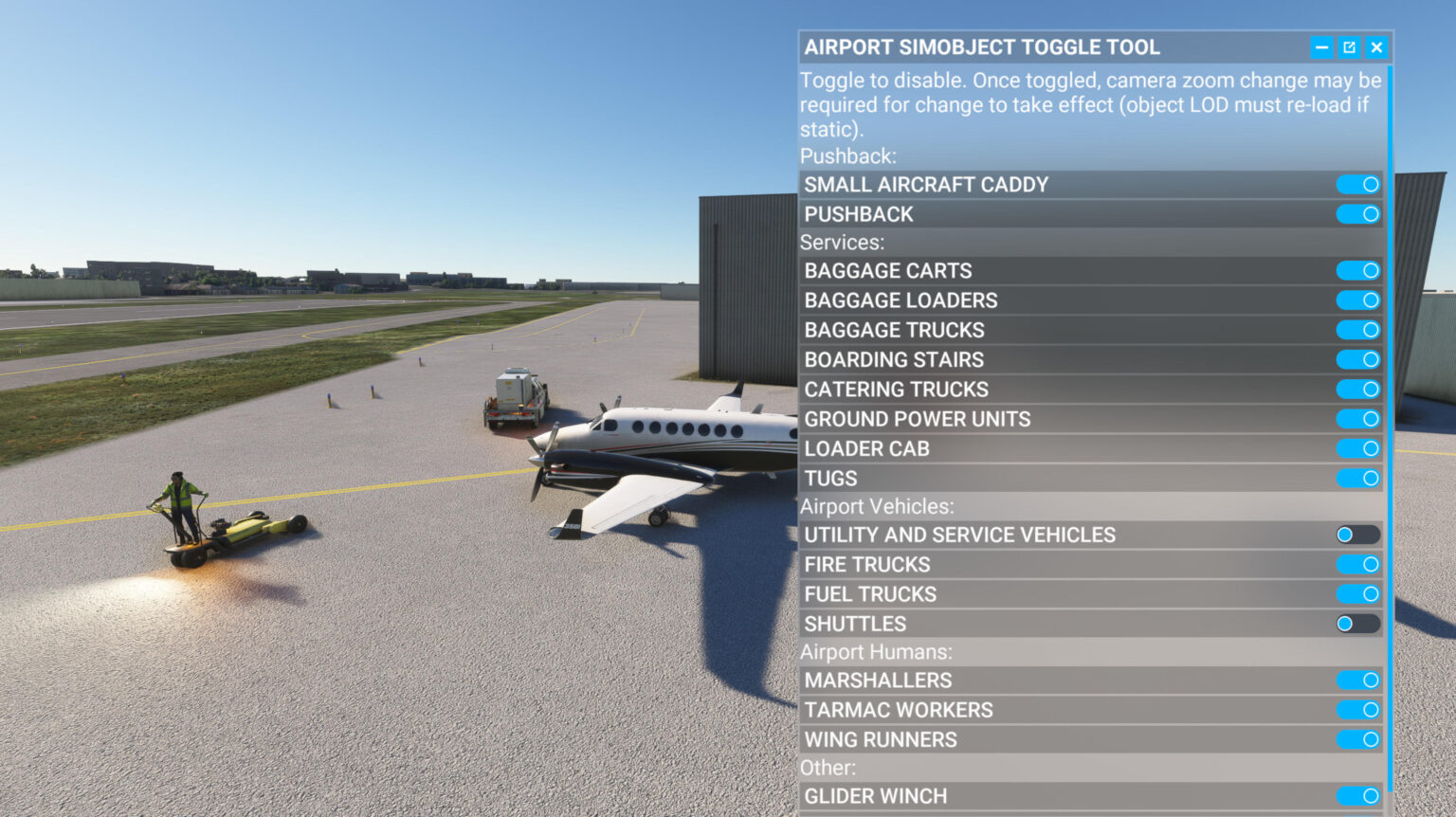Disable BAGGAGE CARTS
This screenshot has width=1456, height=817.
pos(1357,270)
